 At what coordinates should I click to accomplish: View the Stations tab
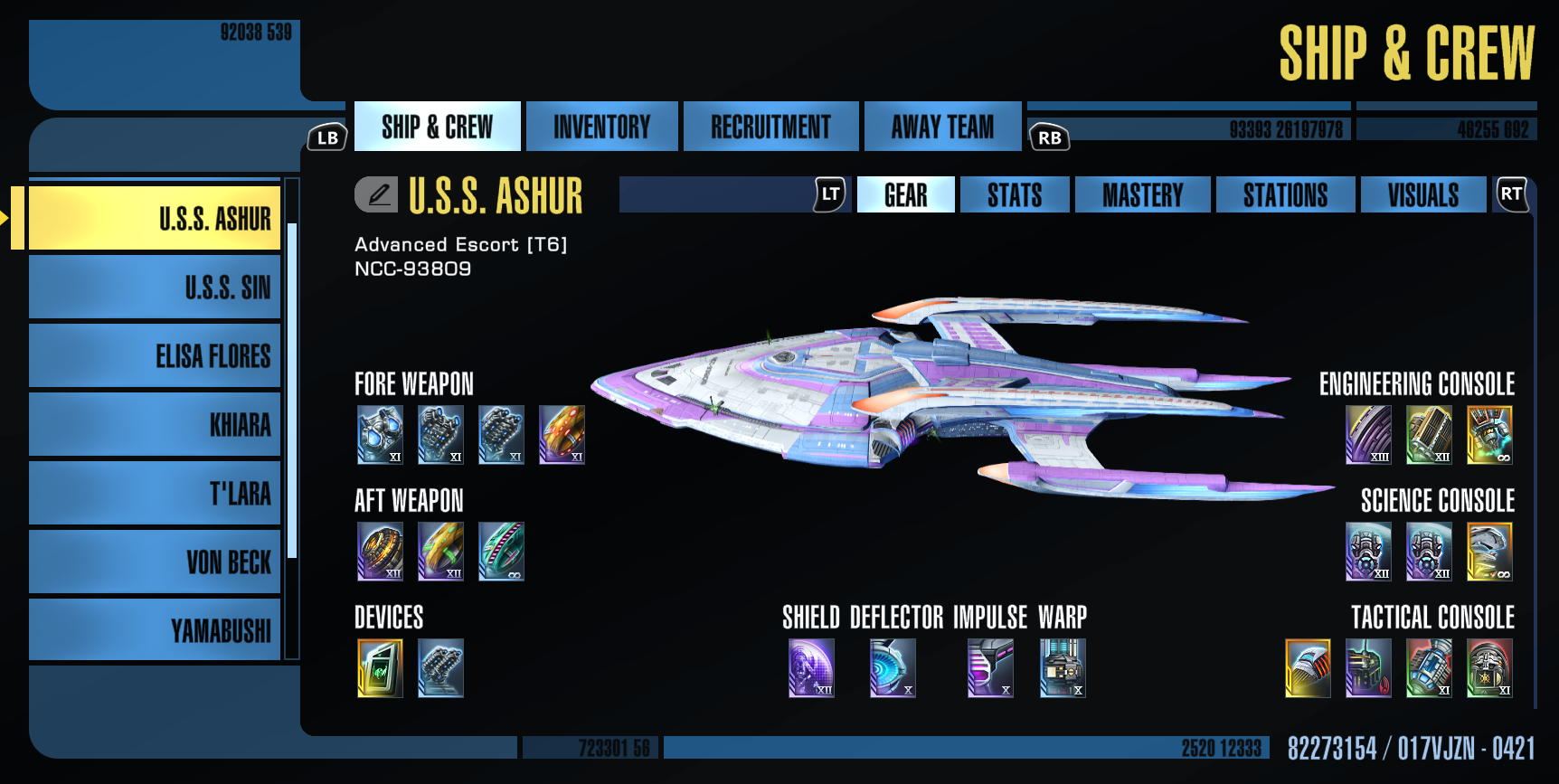(x=1285, y=194)
